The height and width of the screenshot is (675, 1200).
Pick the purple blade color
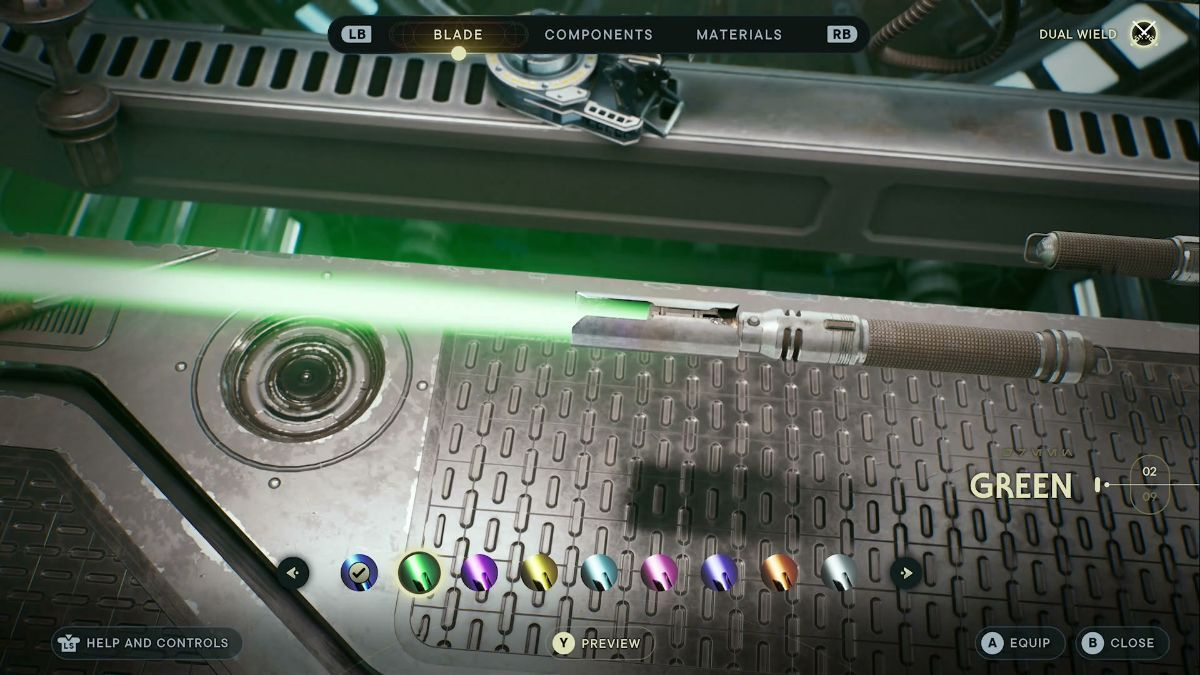[479, 573]
